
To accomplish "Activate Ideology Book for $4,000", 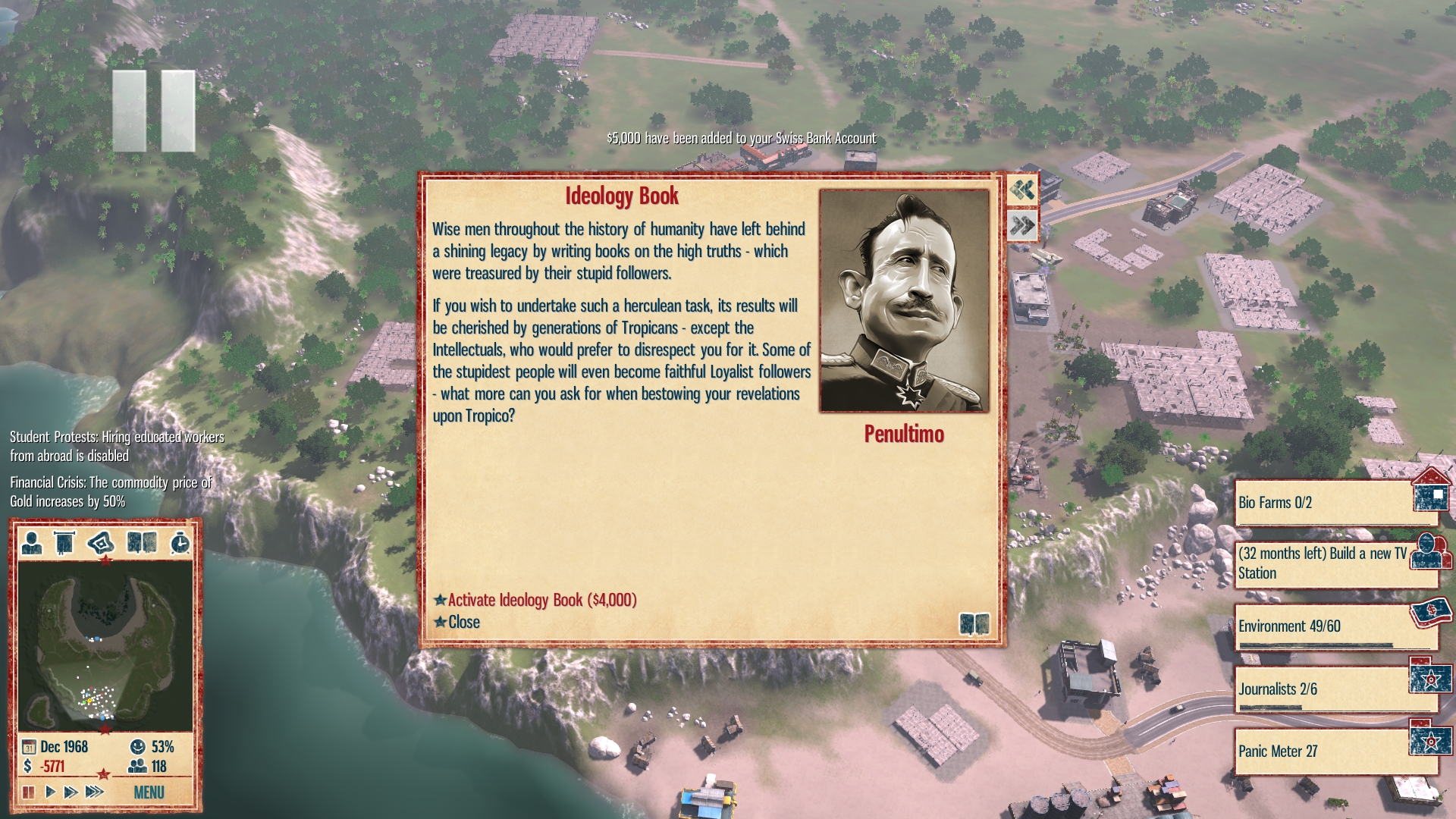I will click(541, 600).
